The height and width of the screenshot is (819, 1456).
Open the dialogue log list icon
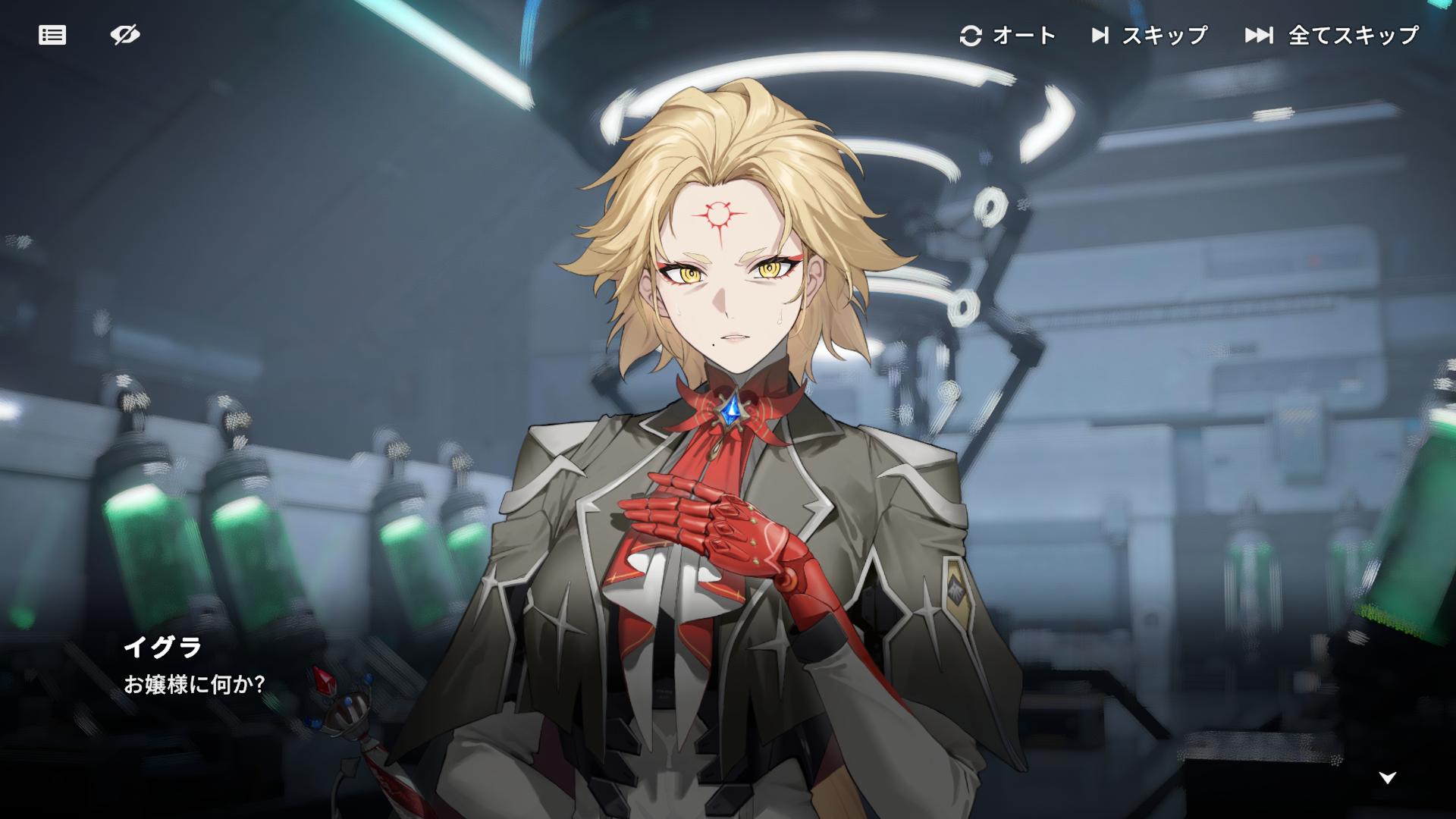tap(52, 35)
